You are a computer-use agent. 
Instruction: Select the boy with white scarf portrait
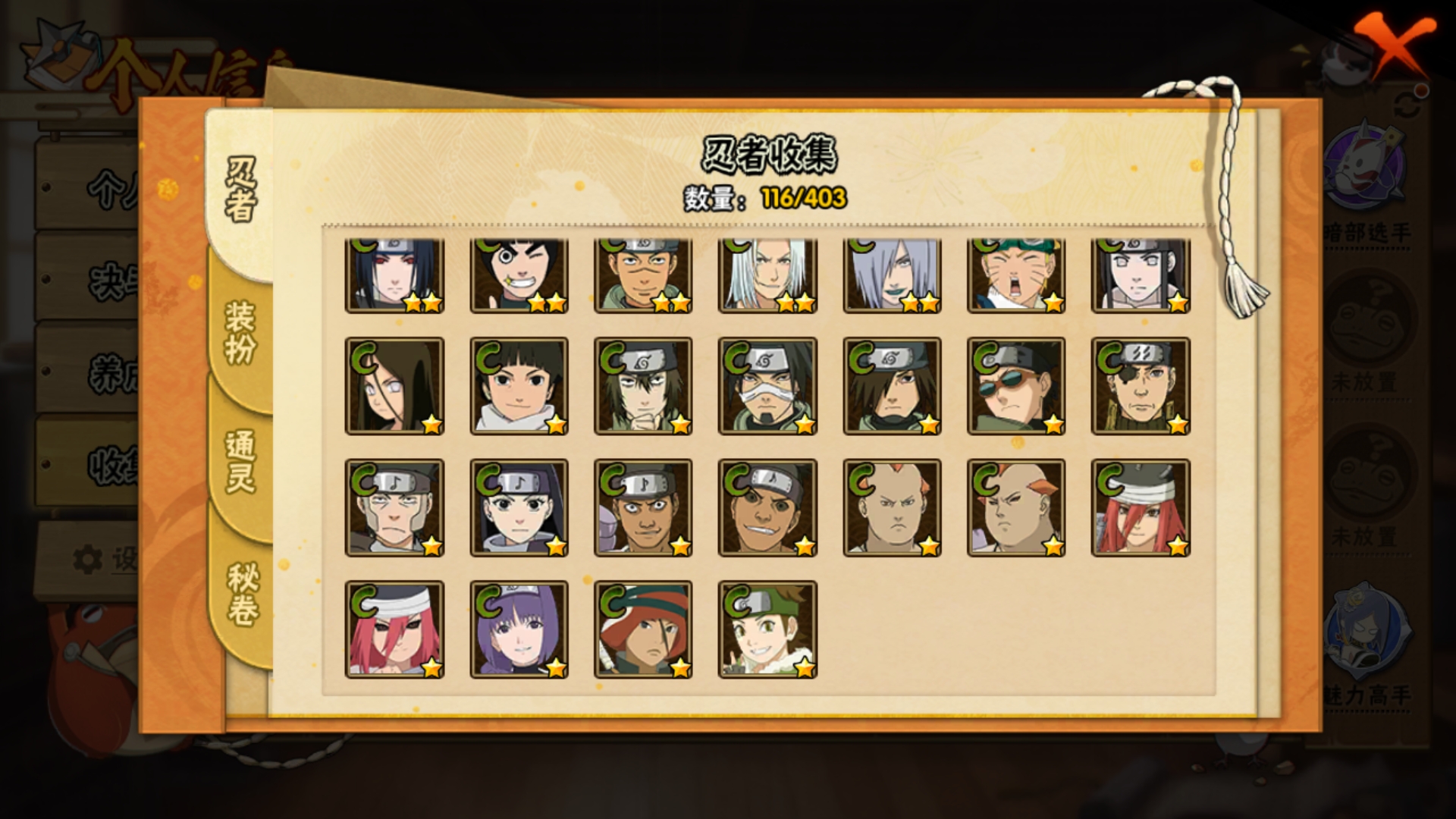pyautogui.click(x=519, y=386)
